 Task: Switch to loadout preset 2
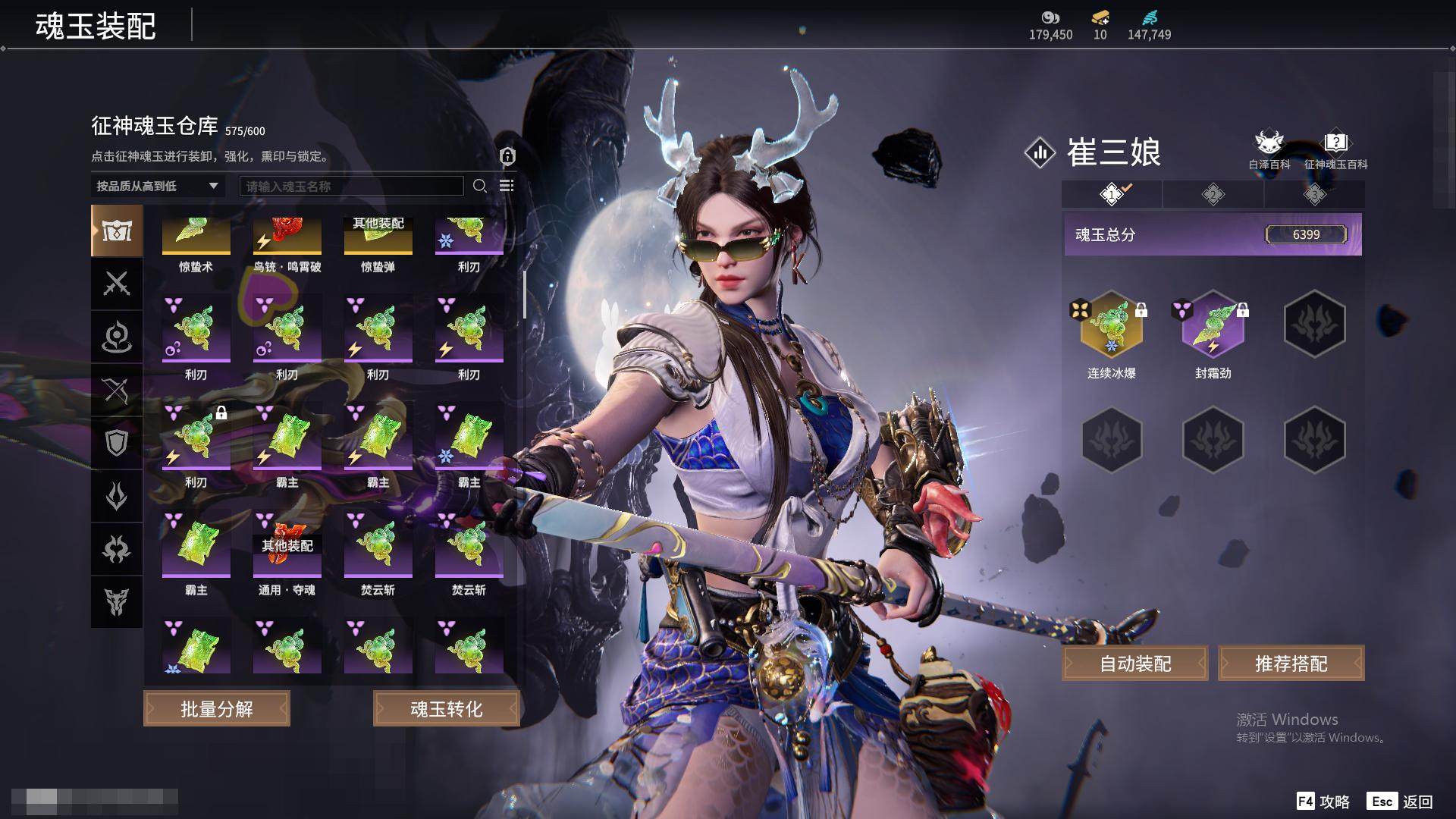pyautogui.click(x=1213, y=195)
